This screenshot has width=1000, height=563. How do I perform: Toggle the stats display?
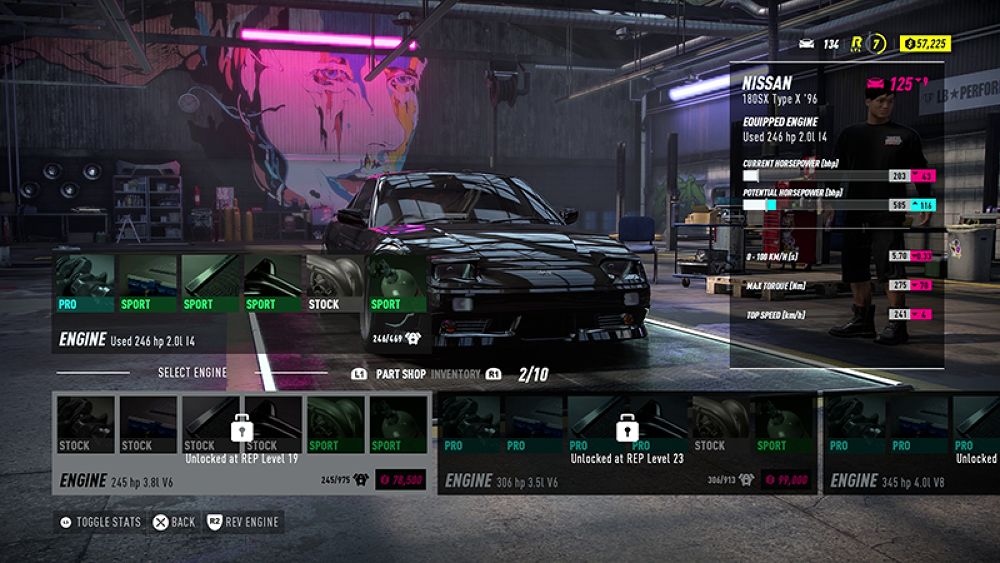100,522
